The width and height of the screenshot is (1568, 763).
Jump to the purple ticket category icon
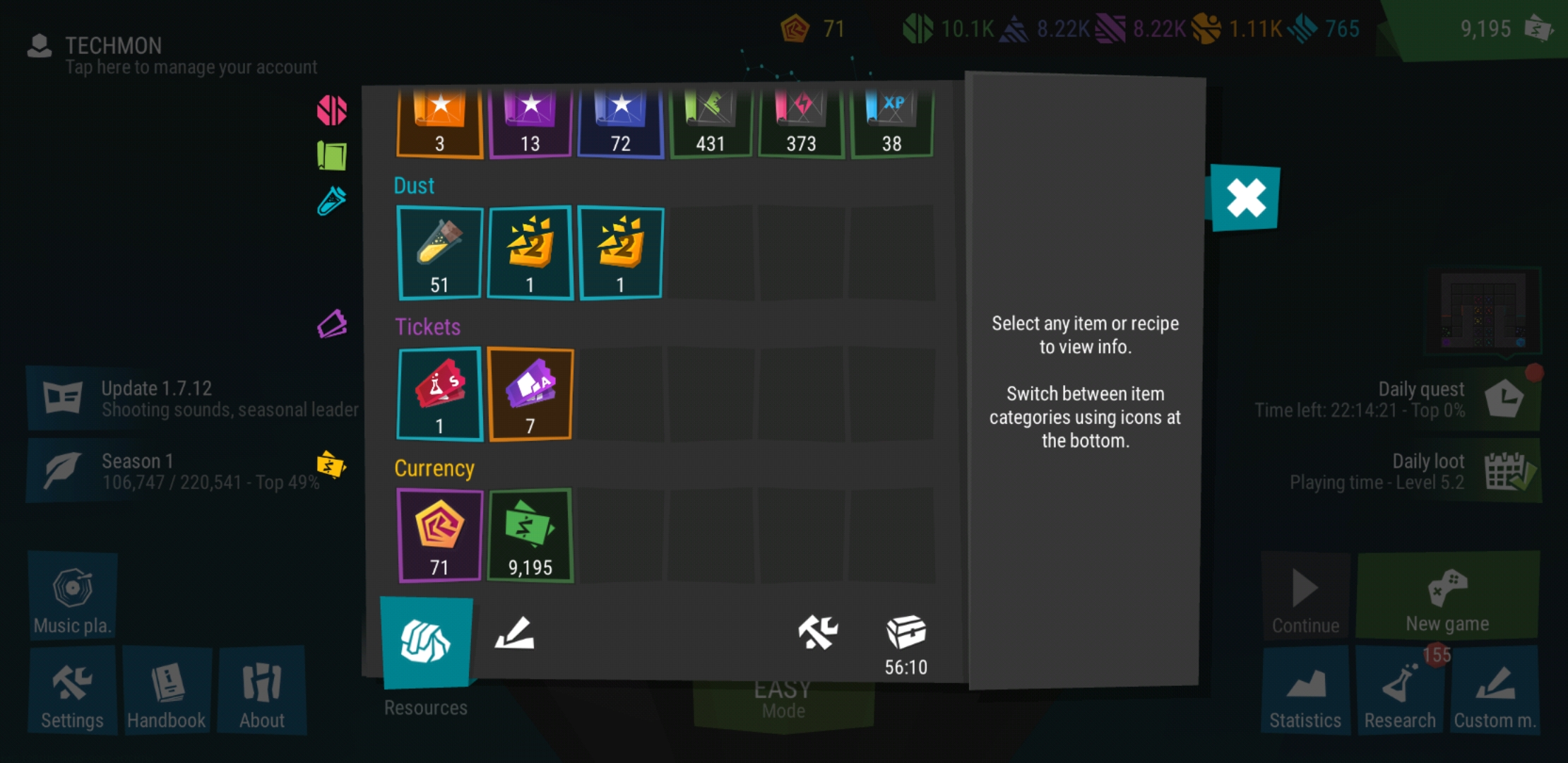pyautogui.click(x=332, y=324)
